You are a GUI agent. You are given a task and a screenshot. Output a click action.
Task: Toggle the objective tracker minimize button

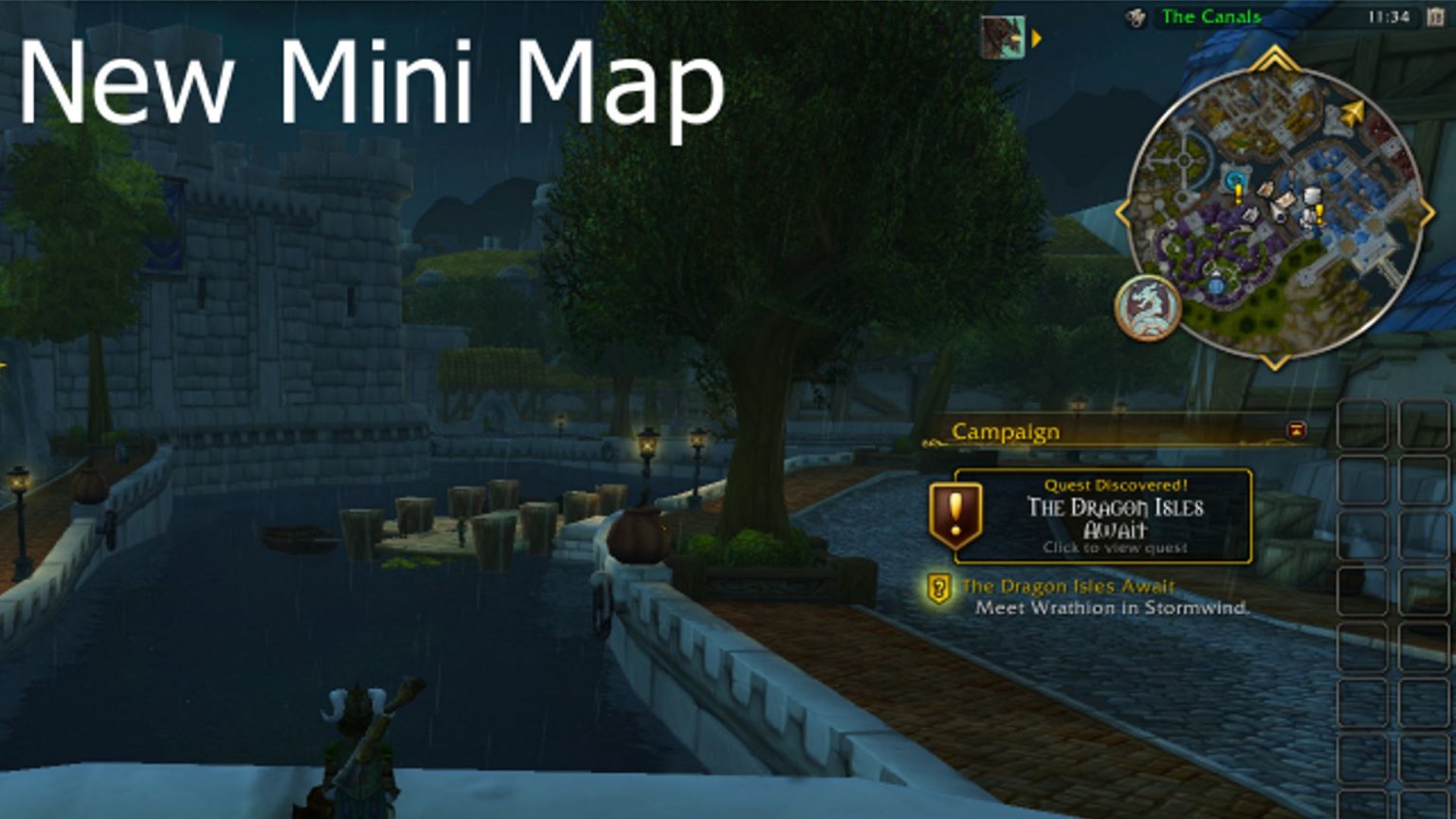click(1297, 431)
